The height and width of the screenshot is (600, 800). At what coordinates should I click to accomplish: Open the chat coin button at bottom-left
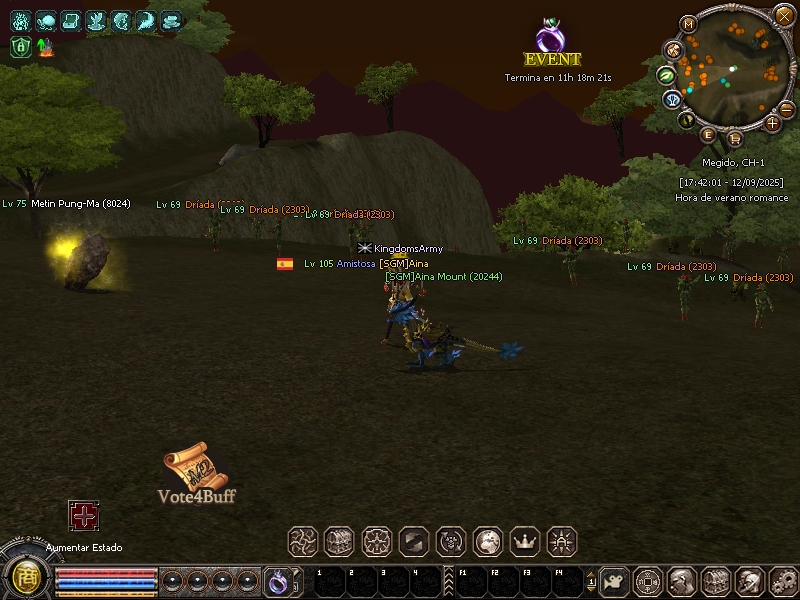click(x=24, y=577)
